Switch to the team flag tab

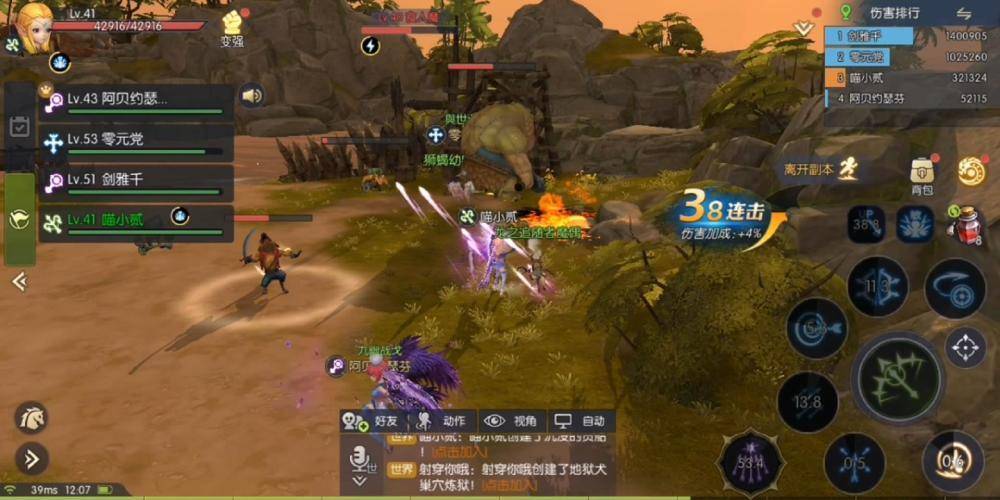[19, 219]
